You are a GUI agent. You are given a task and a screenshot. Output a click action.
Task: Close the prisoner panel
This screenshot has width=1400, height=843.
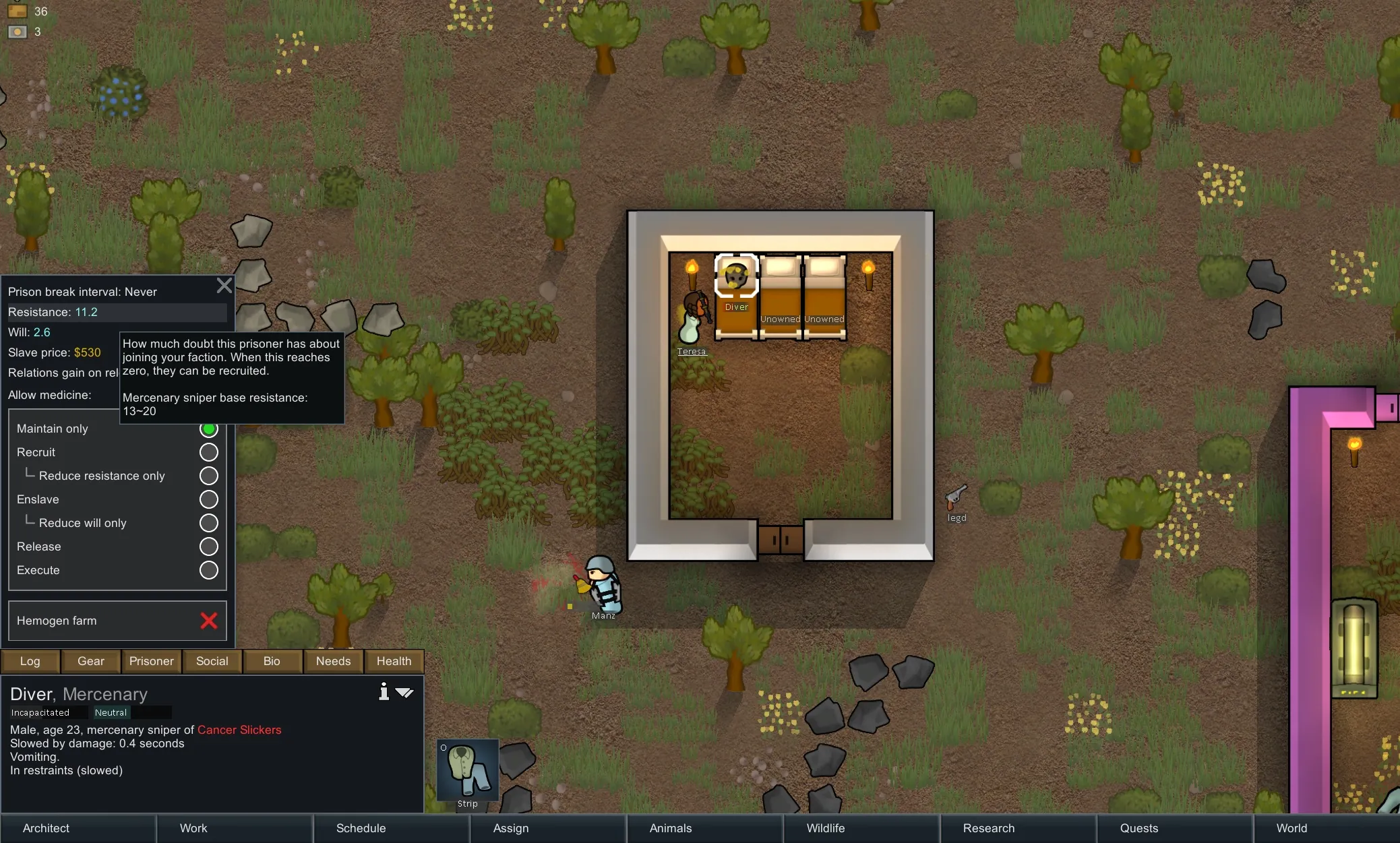224,286
